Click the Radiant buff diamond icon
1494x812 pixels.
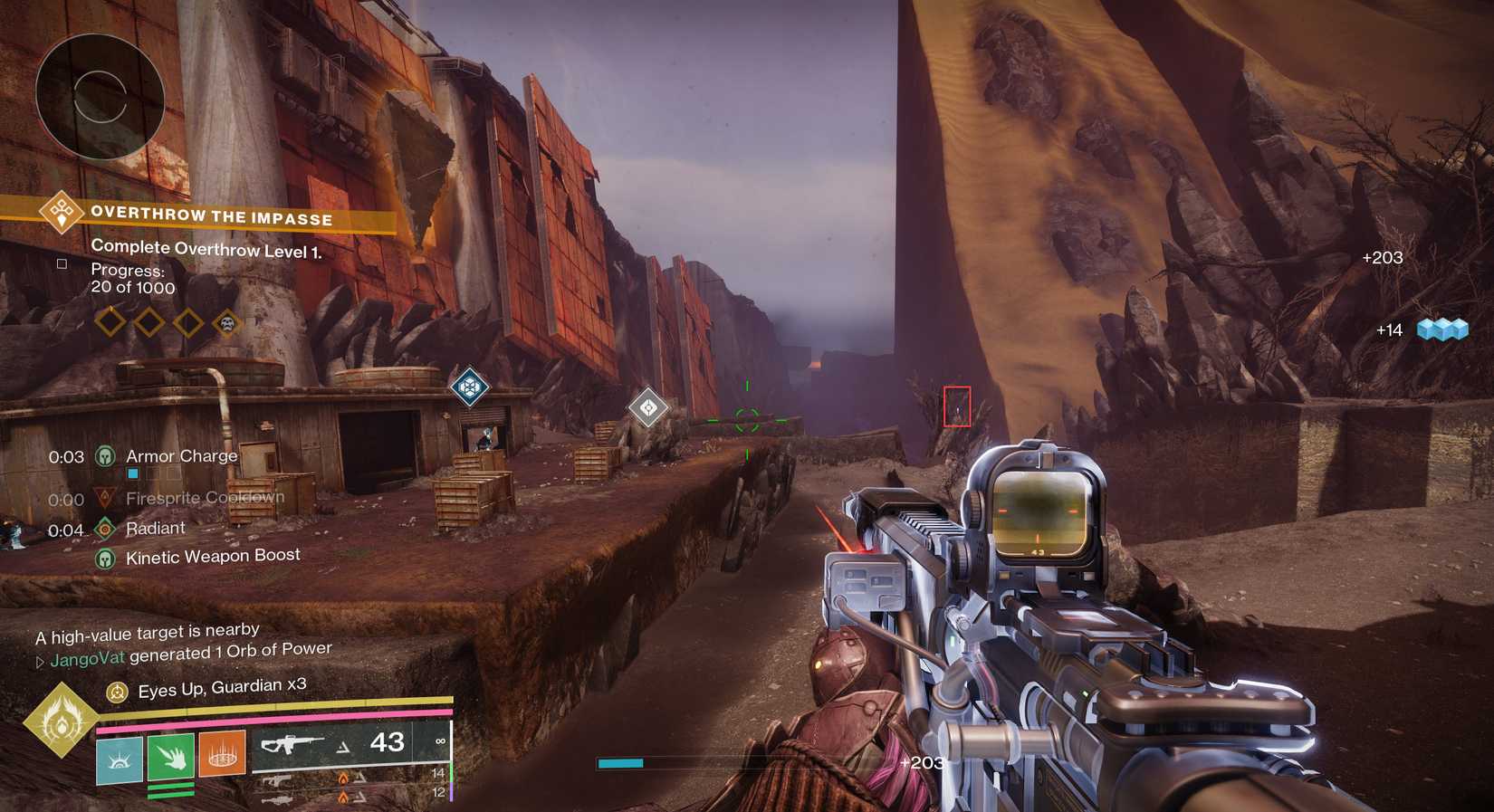pos(106,527)
